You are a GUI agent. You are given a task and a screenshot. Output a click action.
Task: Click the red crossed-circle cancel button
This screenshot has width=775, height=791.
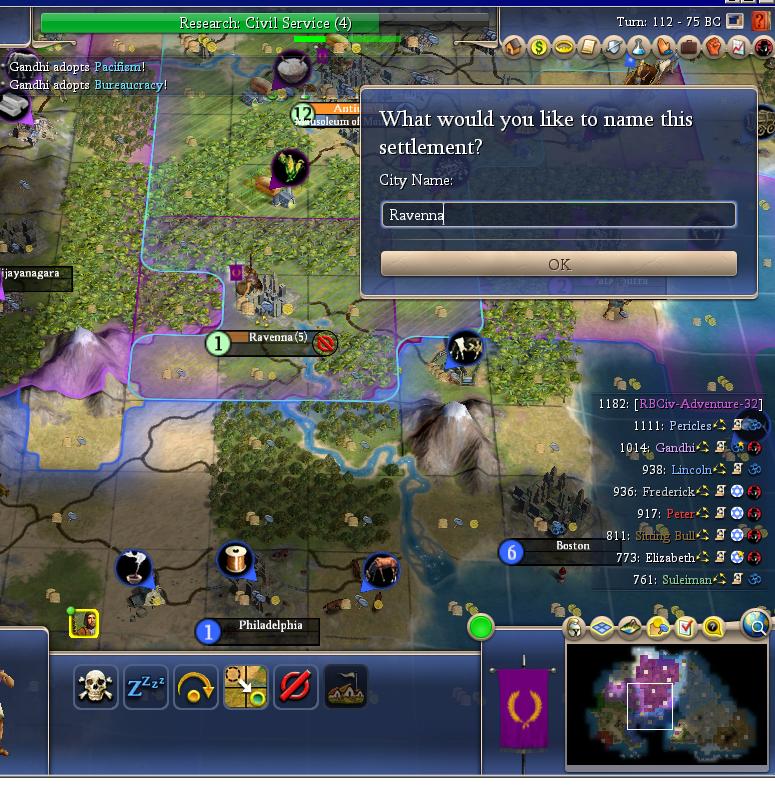tap(296, 687)
